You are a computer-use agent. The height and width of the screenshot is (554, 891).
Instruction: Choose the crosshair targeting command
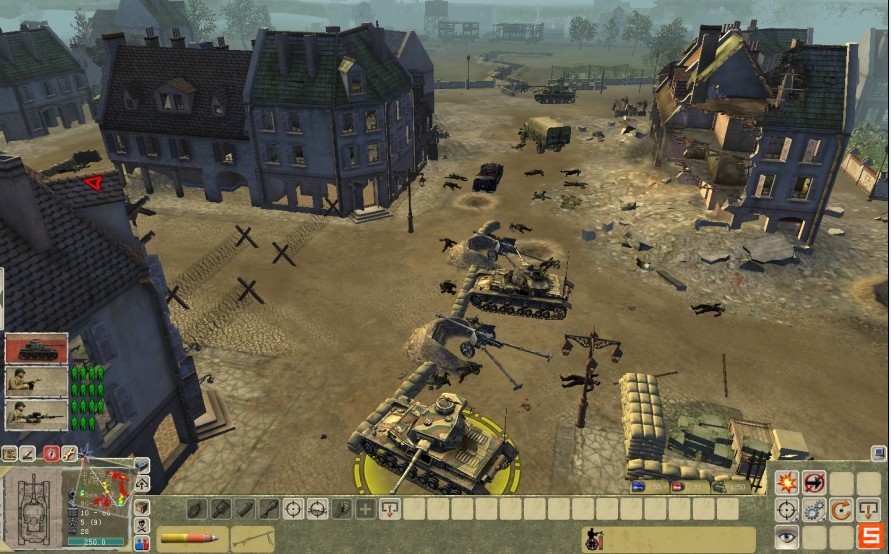pos(788,510)
